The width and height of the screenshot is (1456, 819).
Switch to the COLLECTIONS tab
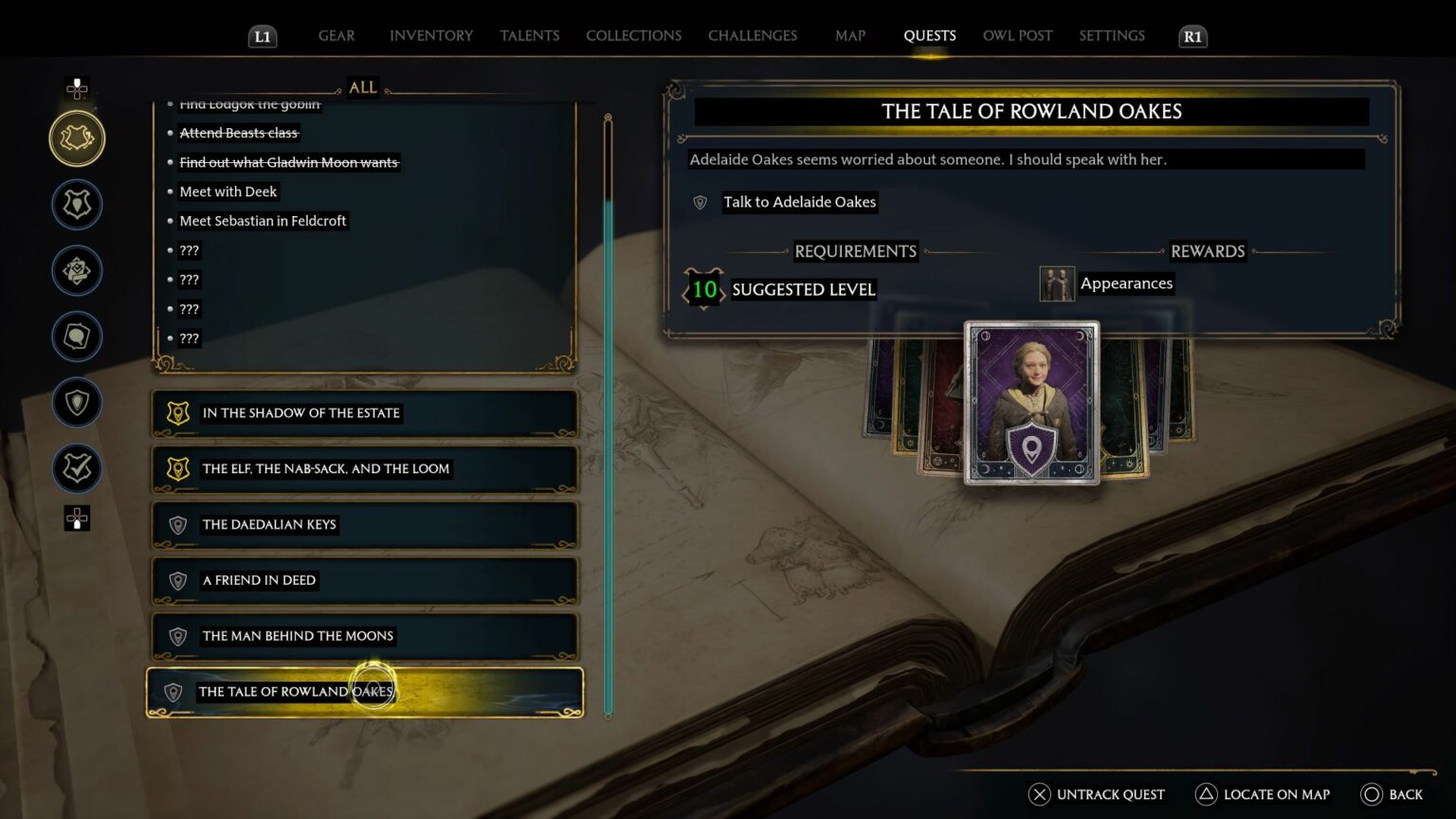pyautogui.click(x=633, y=35)
